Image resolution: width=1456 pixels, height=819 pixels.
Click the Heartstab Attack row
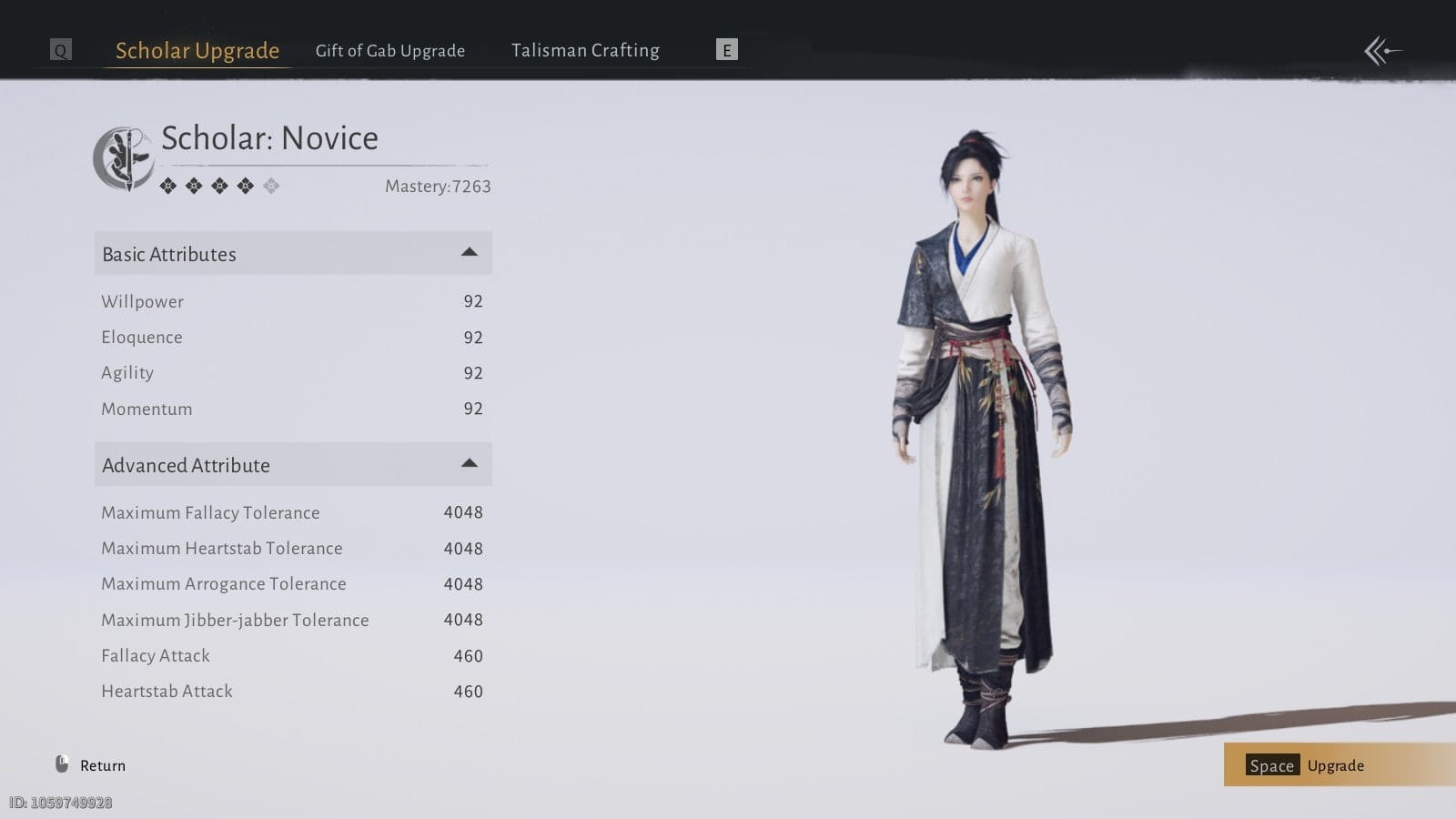click(291, 692)
